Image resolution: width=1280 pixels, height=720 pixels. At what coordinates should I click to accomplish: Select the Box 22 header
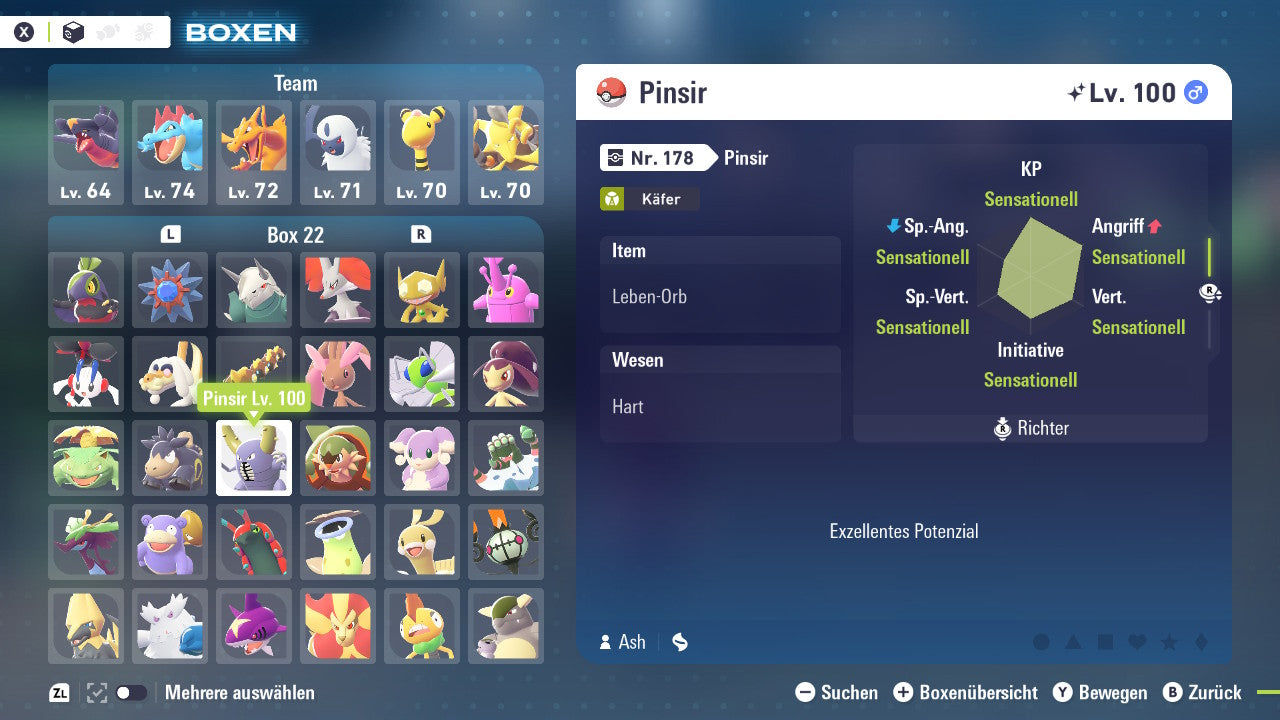pyautogui.click(x=295, y=235)
